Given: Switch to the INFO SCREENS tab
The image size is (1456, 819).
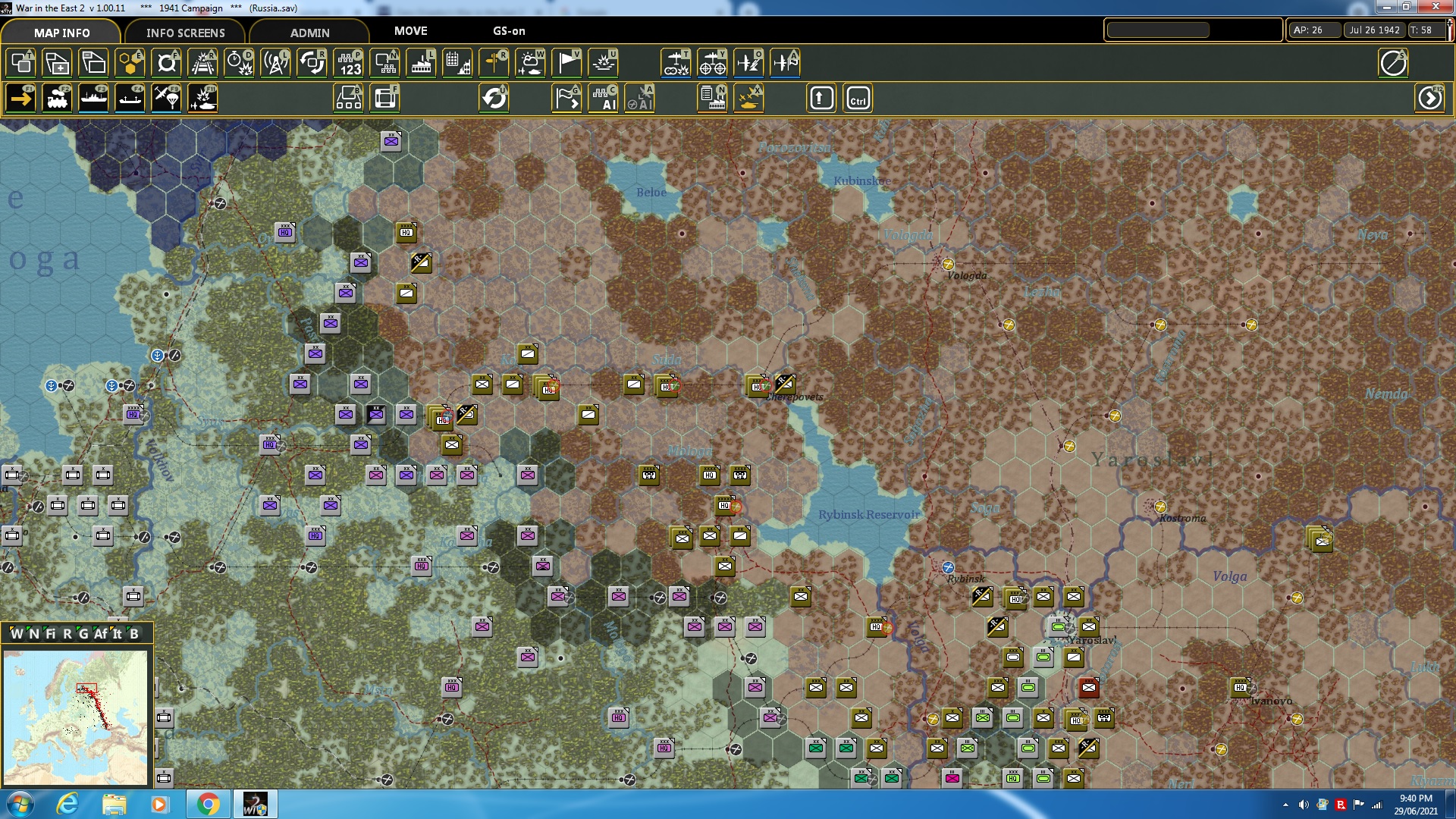Looking at the screenshot, I should click(184, 33).
